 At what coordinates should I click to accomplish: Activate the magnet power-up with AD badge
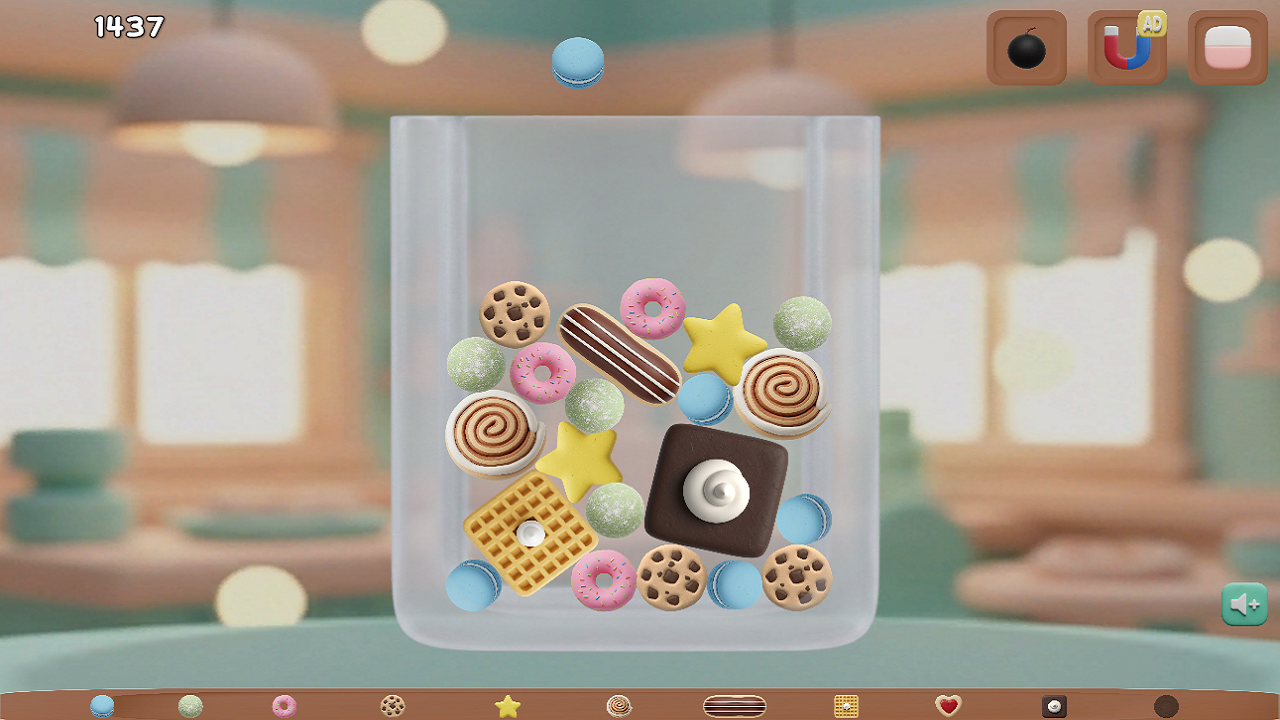(x=1126, y=46)
